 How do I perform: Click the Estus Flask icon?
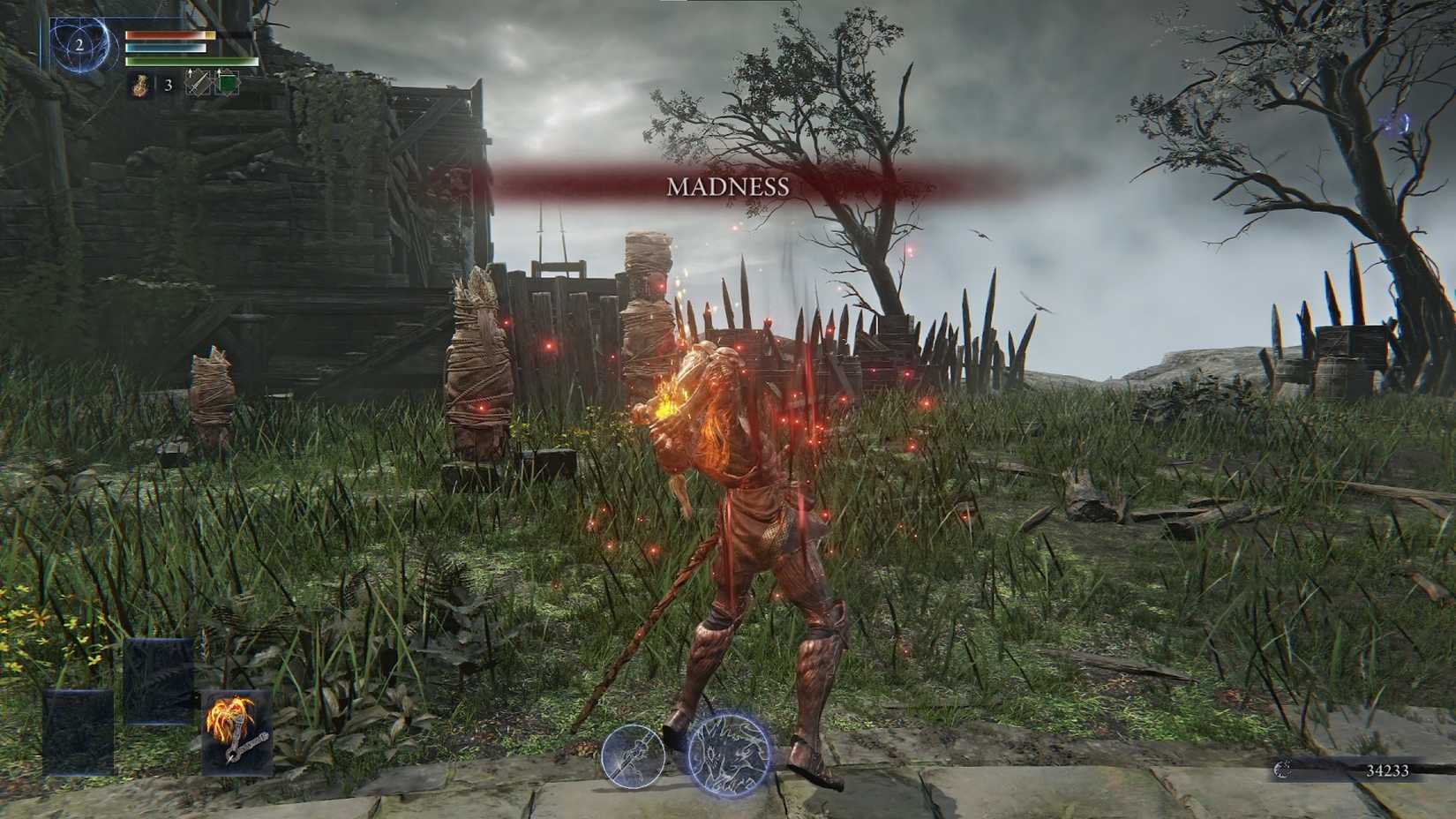tap(139, 86)
